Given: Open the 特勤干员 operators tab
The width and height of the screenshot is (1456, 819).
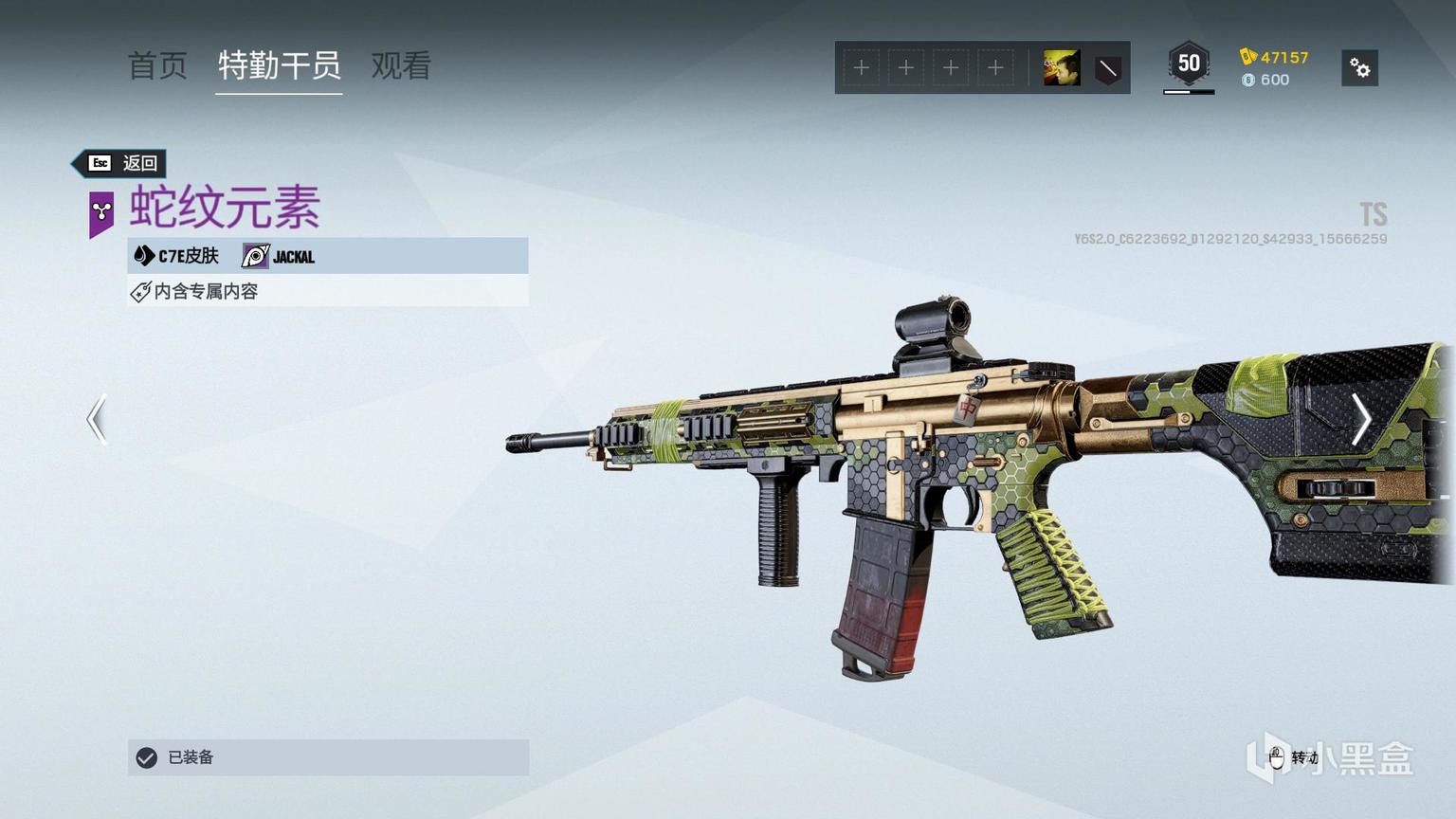Looking at the screenshot, I should point(279,66).
